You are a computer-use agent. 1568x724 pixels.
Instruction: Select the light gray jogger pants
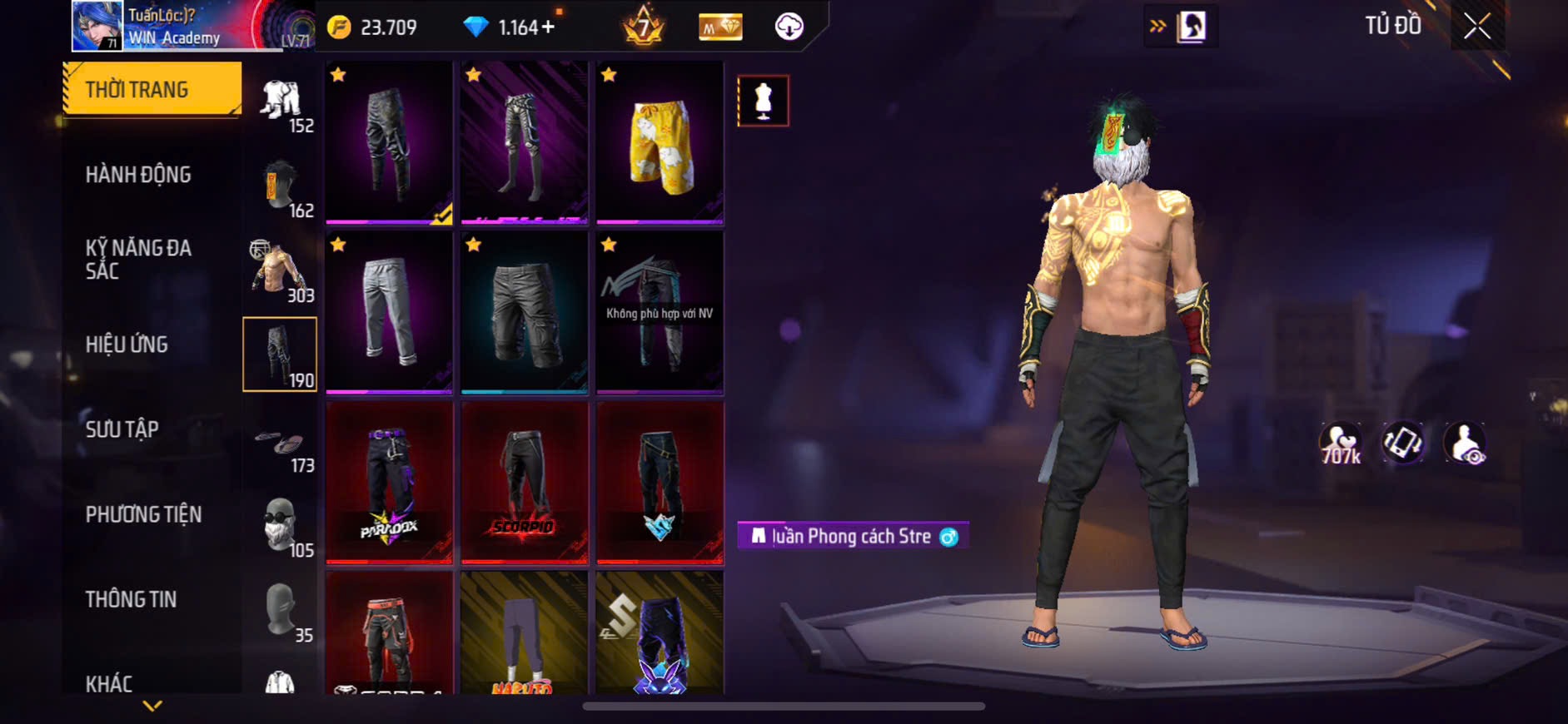coord(389,312)
